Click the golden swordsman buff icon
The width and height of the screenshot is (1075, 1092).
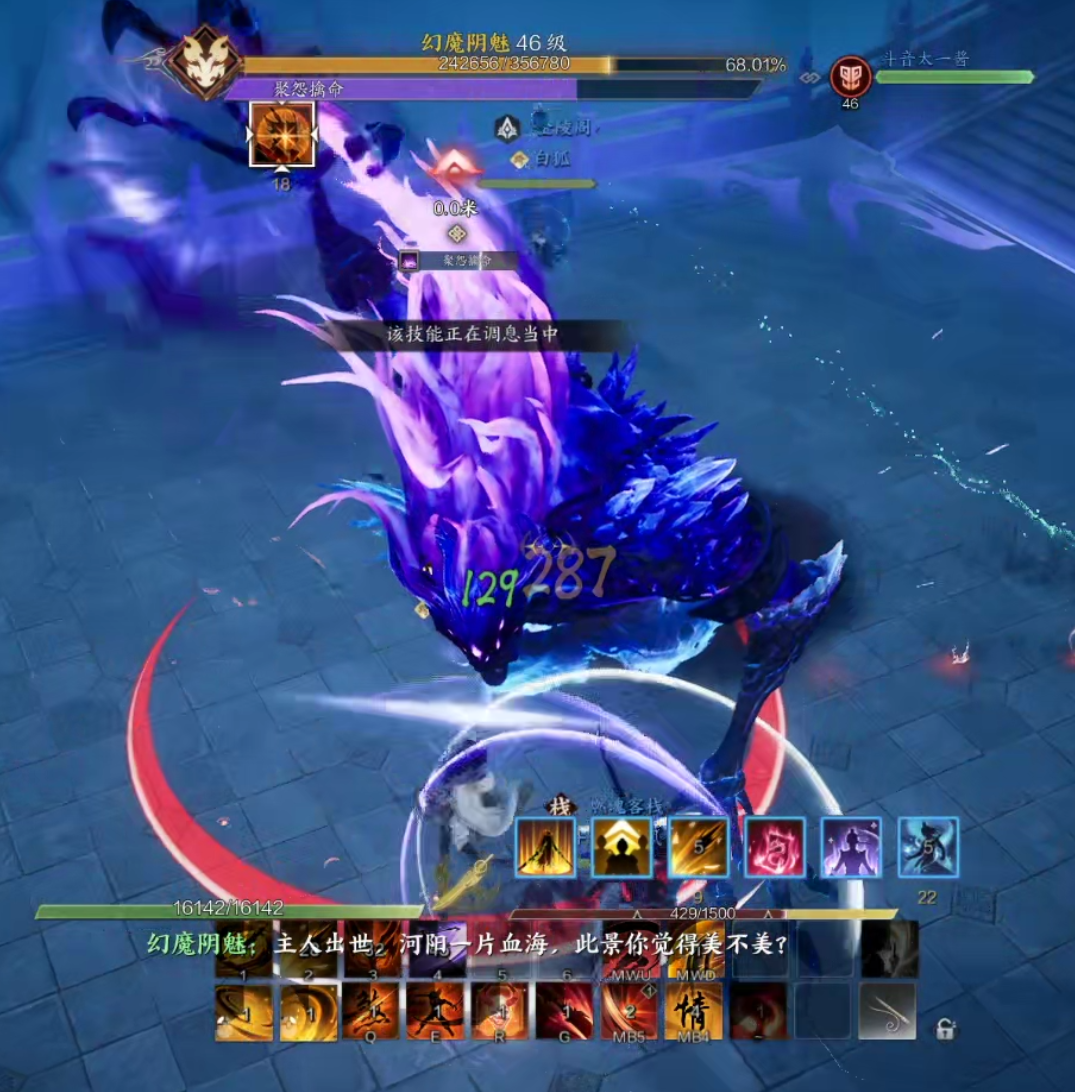tap(546, 848)
